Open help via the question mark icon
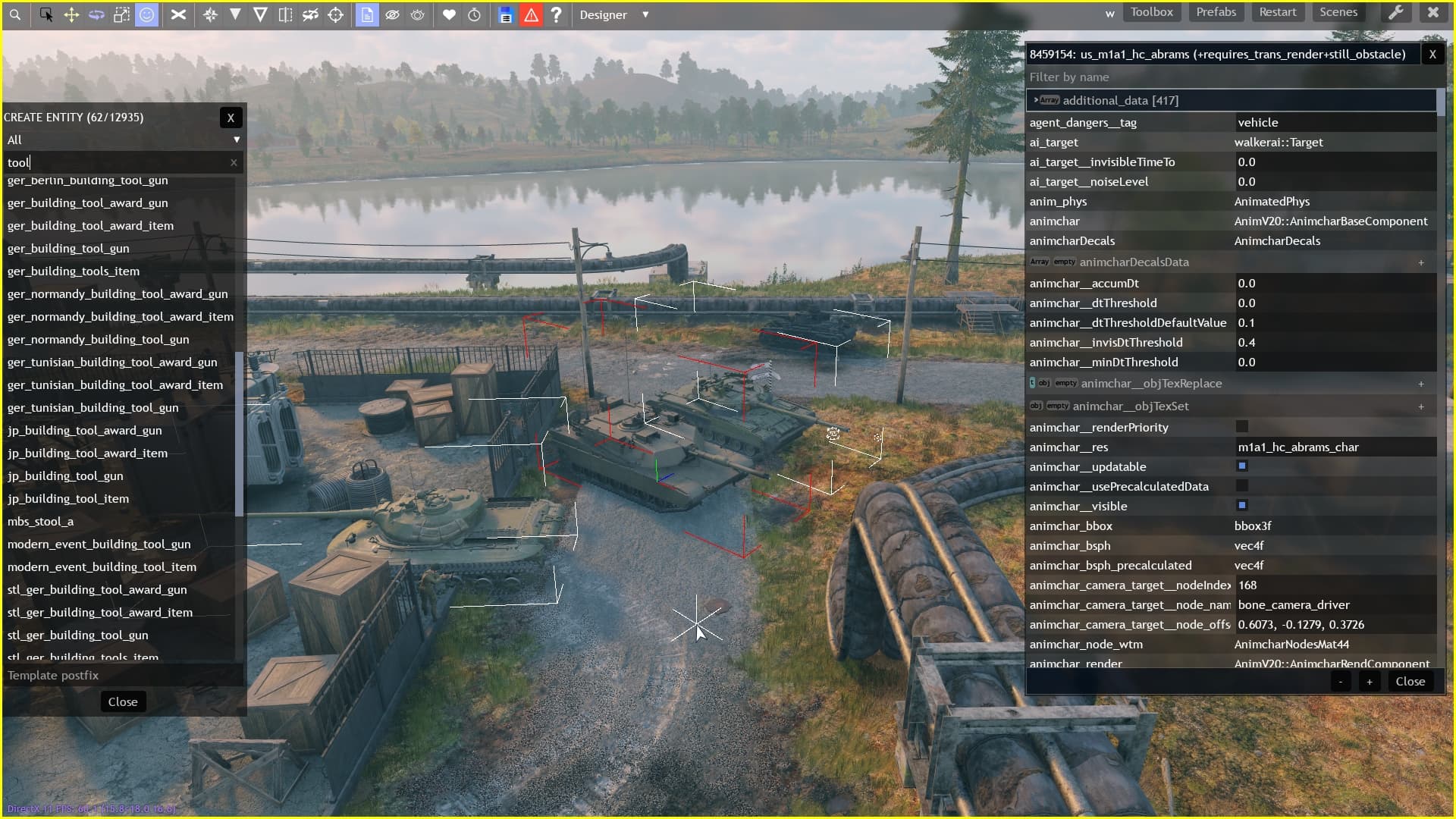 click(557, 14)
